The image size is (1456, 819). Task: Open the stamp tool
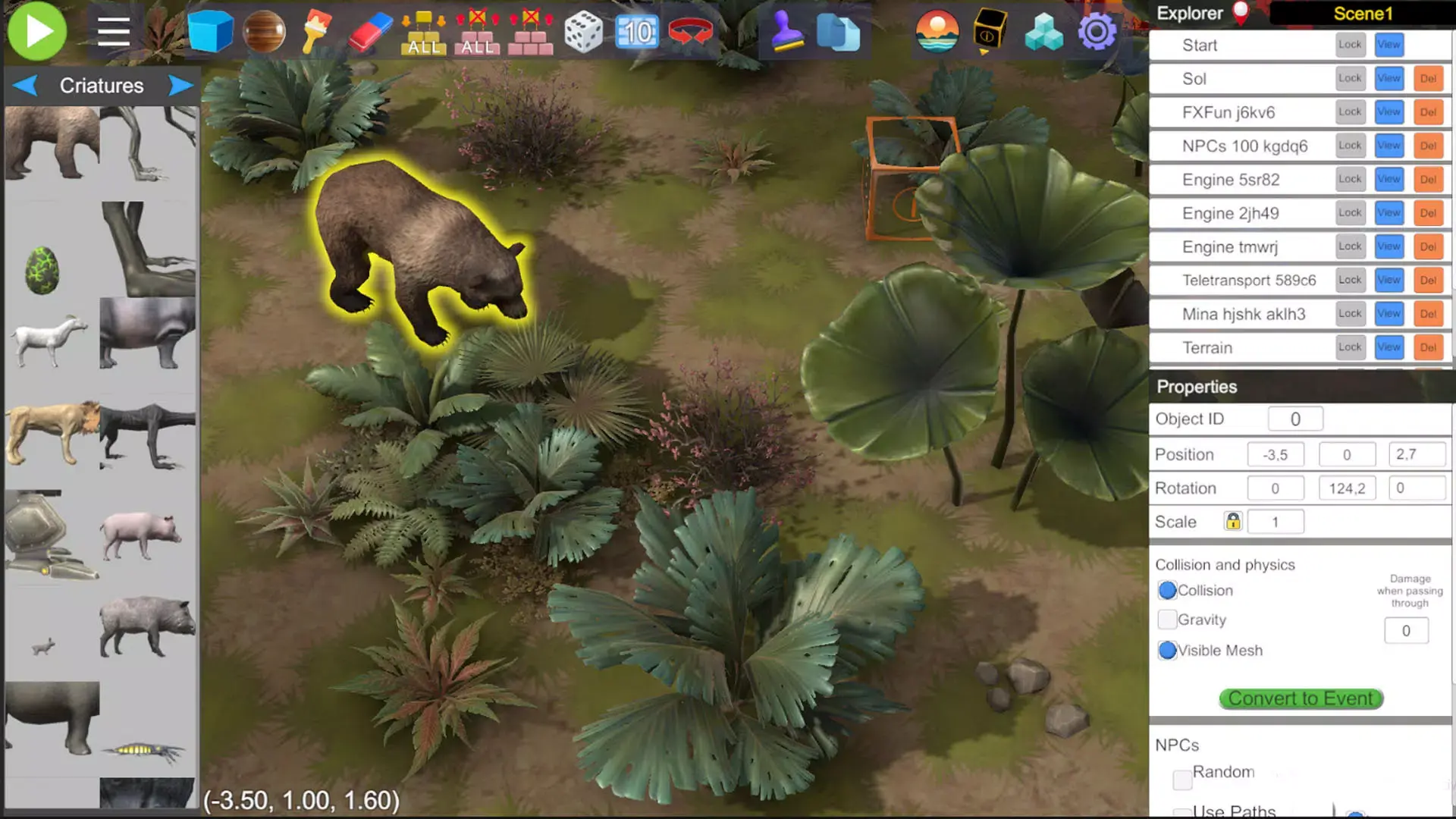coord(785,31)
